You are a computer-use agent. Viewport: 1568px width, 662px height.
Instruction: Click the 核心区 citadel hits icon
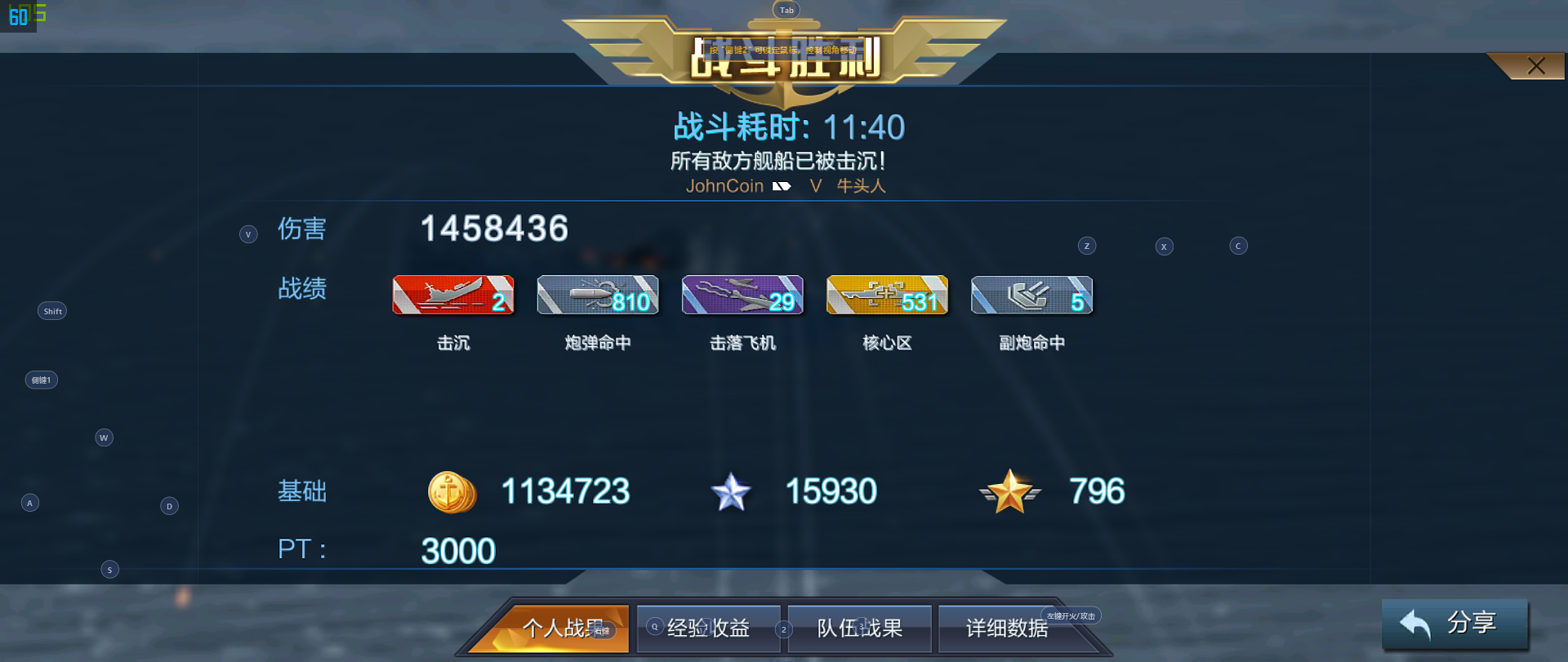coord(887,295)
